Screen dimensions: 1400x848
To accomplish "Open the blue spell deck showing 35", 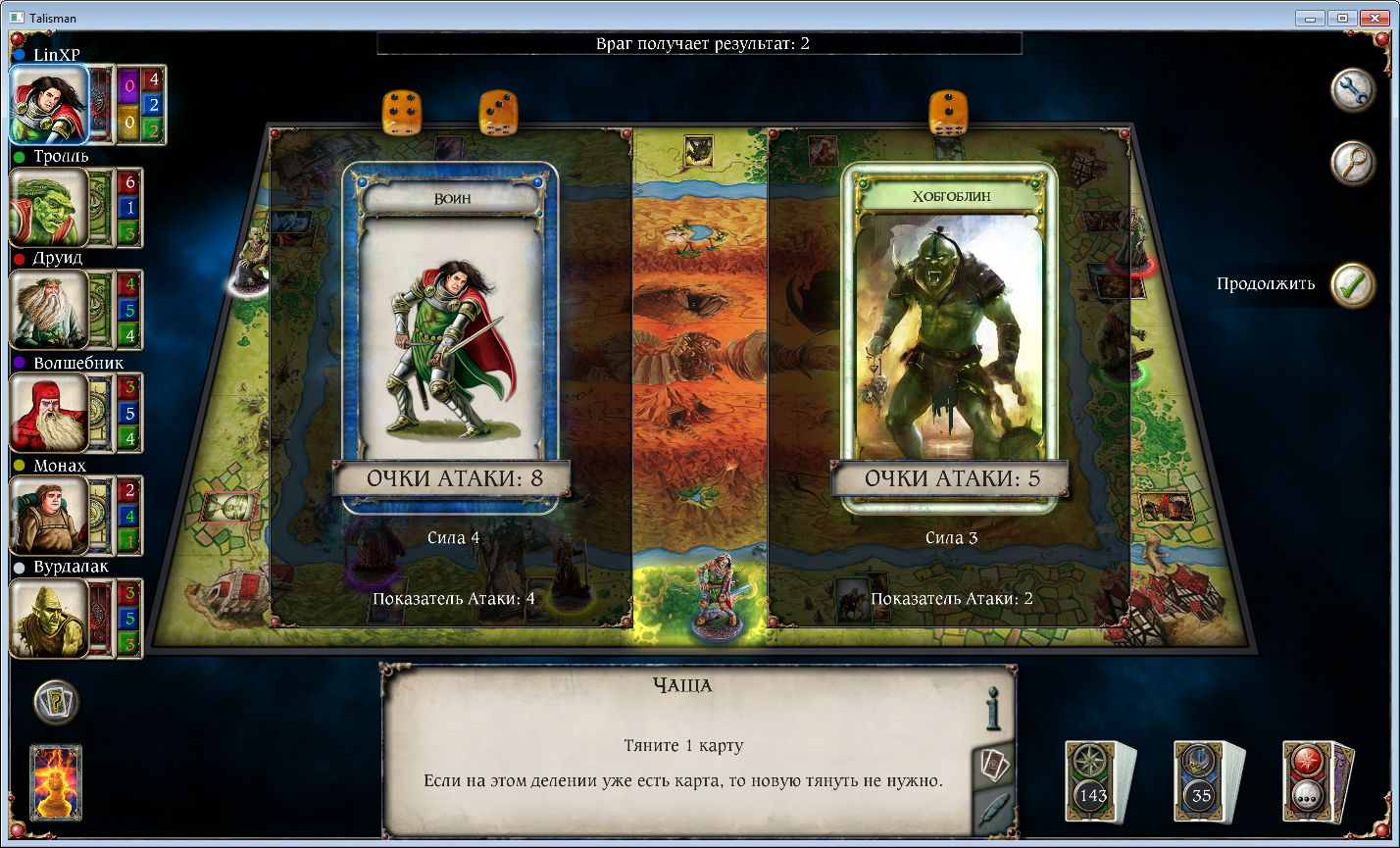I will click(1206, 781).
